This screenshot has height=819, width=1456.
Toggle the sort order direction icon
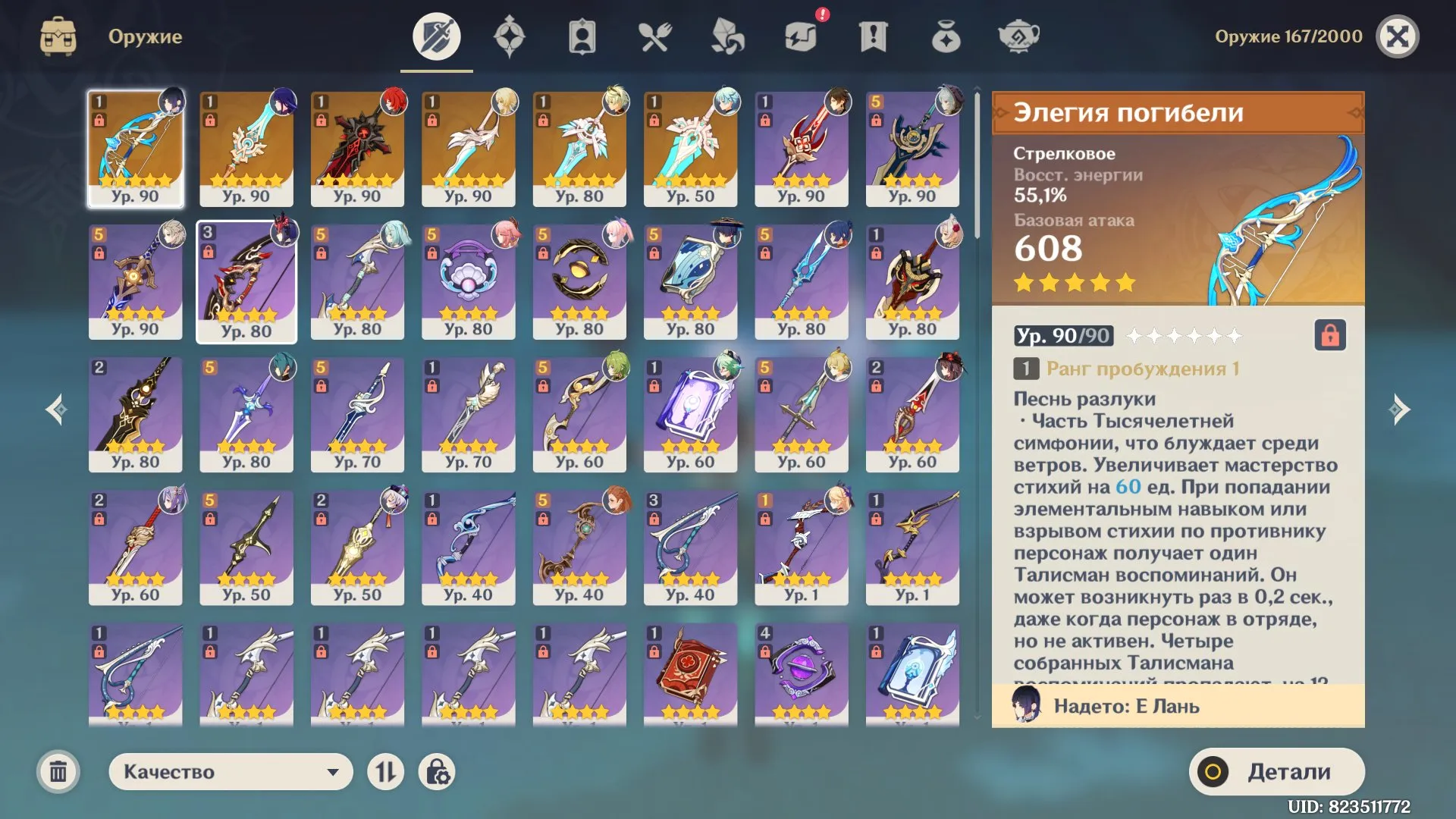pos(387,771)
